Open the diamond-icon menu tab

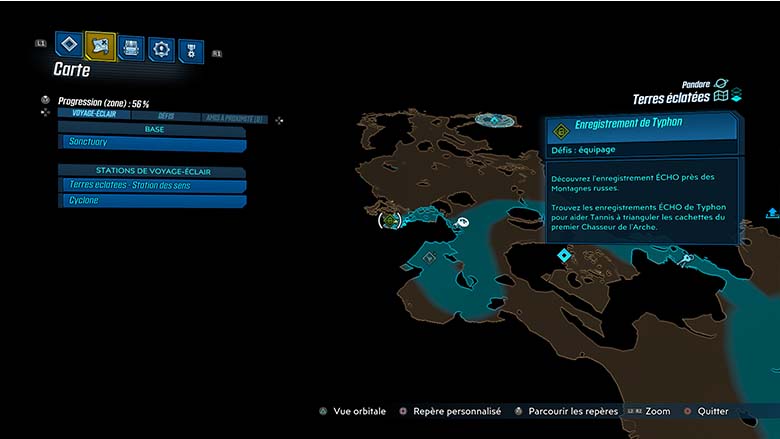68,45
